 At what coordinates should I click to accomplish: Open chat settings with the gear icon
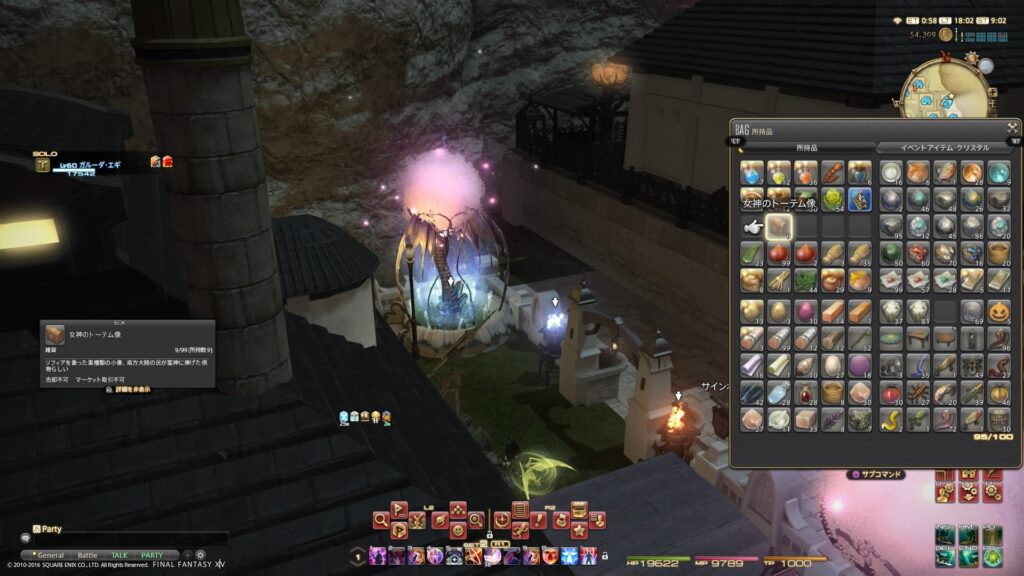[x=200, y=554]
